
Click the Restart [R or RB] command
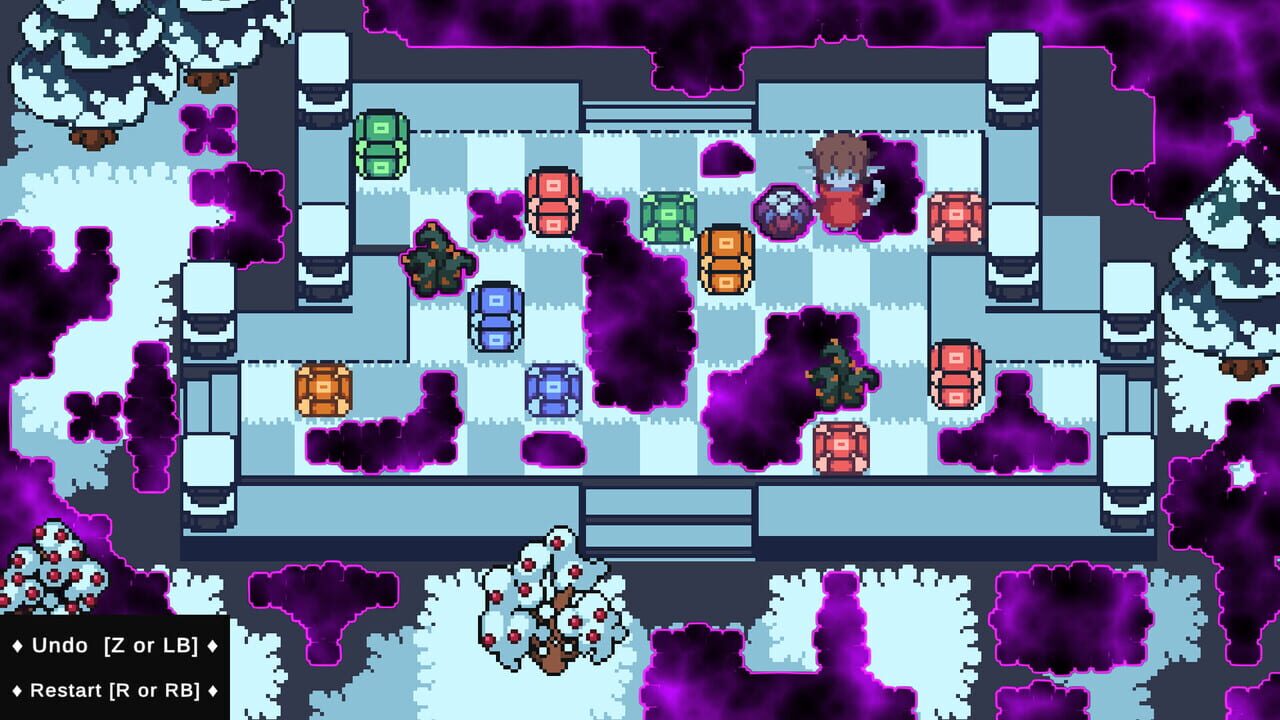(x=110, y=690)
